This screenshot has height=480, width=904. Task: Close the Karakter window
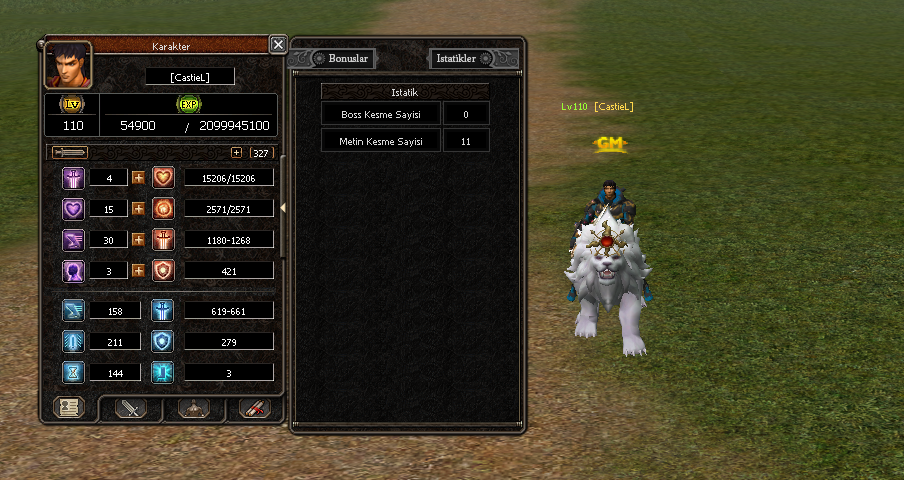pyautogui.click(x=278, y=44)
